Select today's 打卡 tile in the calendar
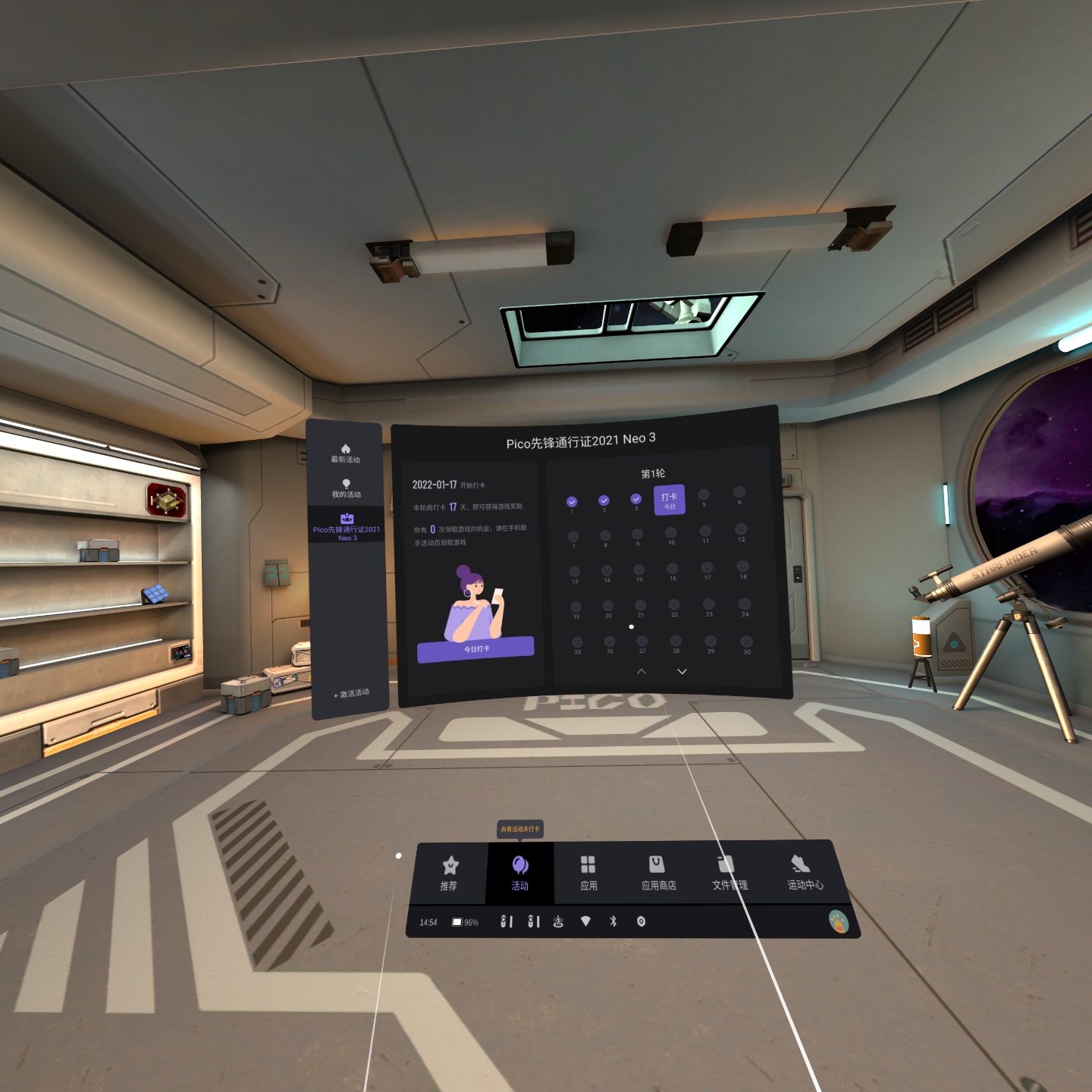 click(669, 500)
